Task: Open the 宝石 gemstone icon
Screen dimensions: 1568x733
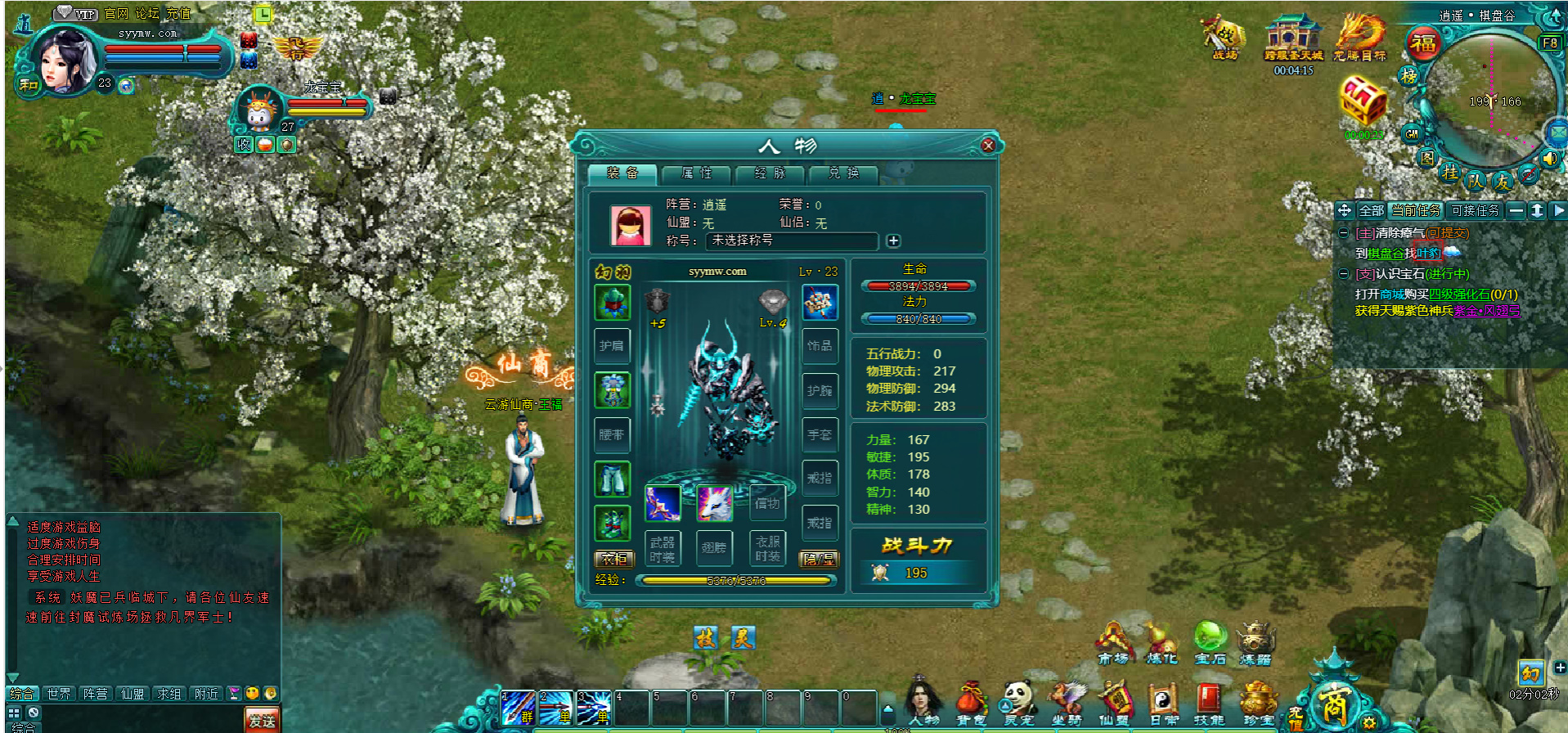Action: coord(1210,644)
